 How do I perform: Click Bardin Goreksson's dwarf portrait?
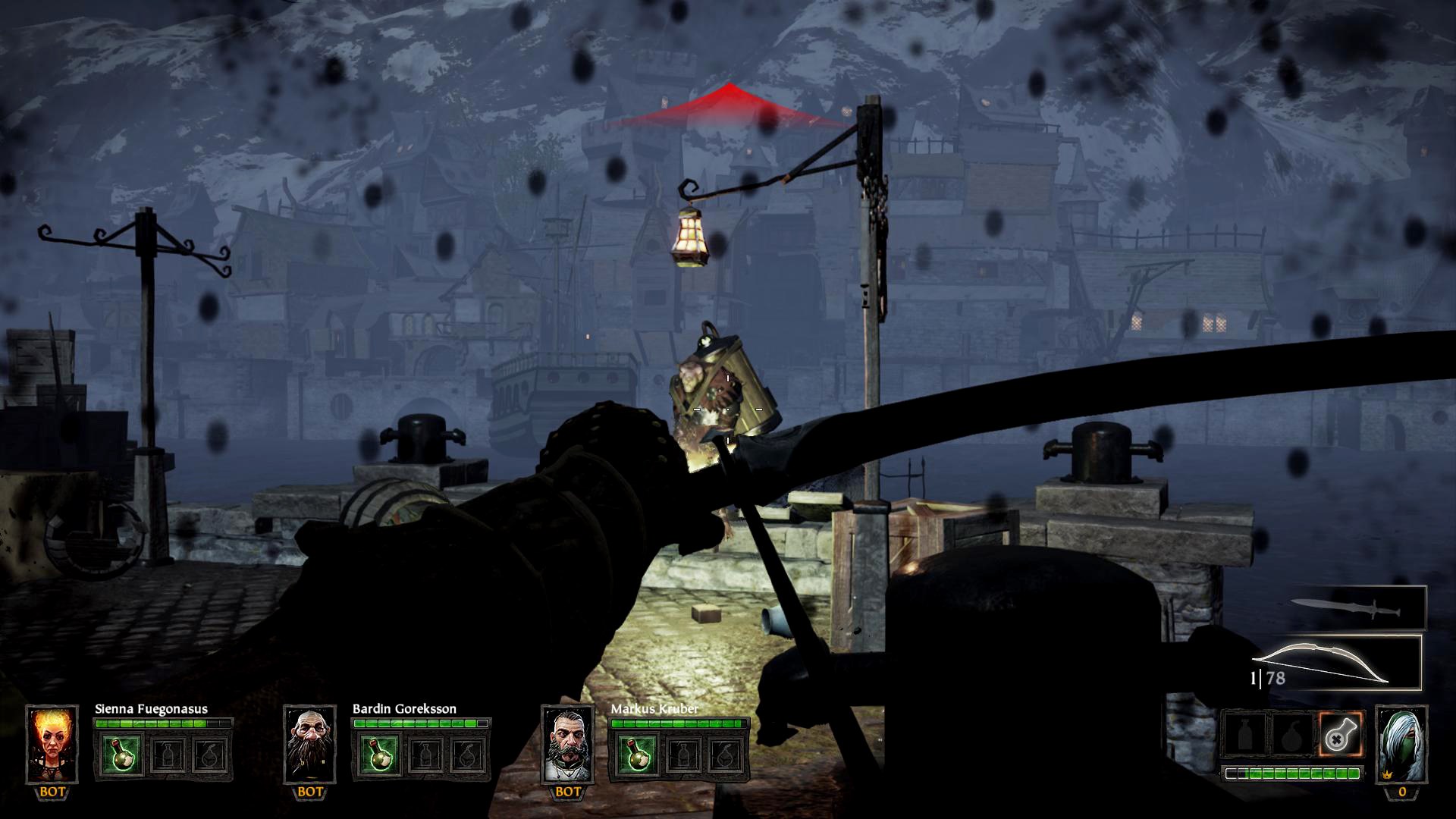[309, 743]
